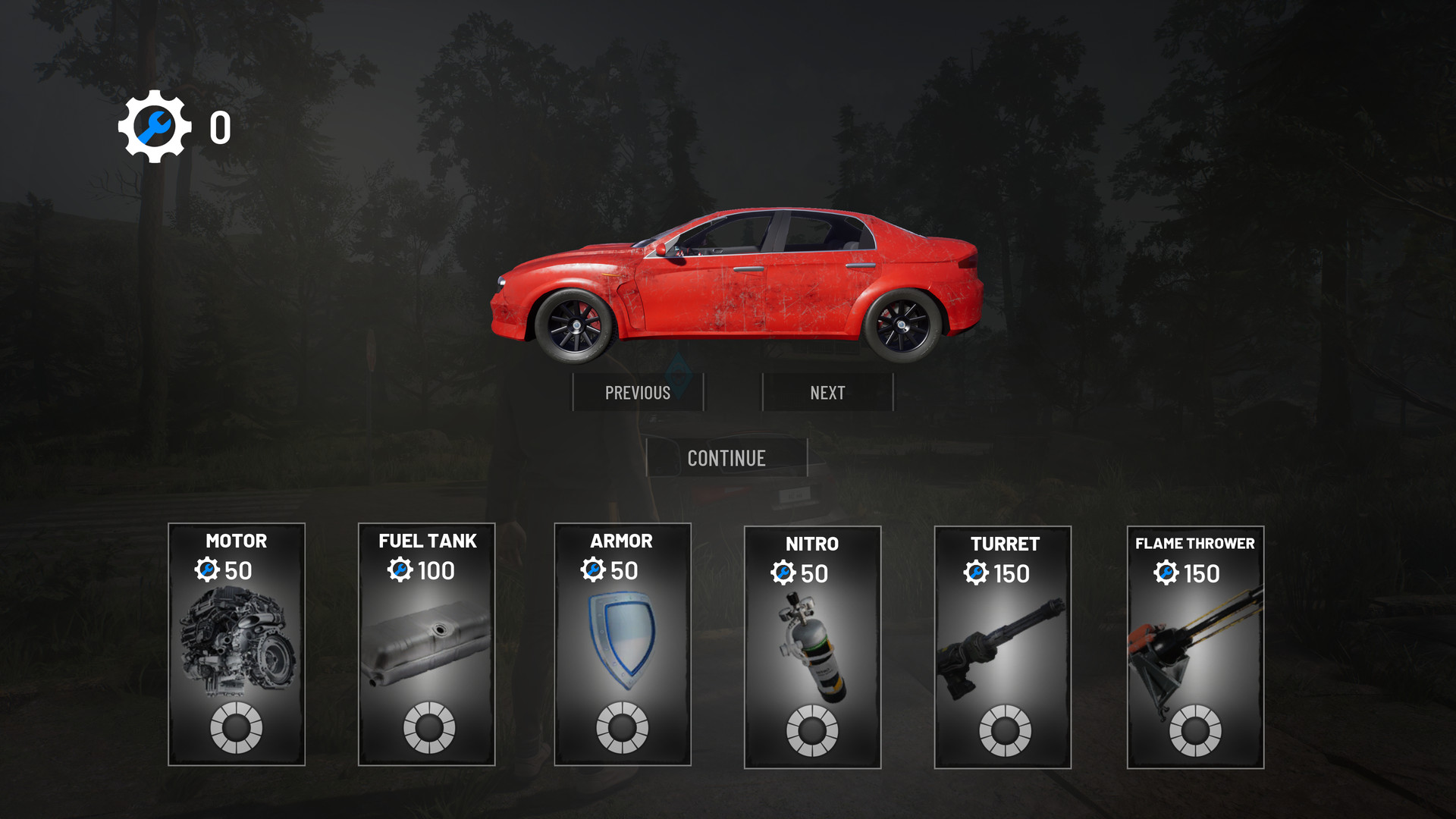
Task: Continue to the next screen
Action: (726, 458)
